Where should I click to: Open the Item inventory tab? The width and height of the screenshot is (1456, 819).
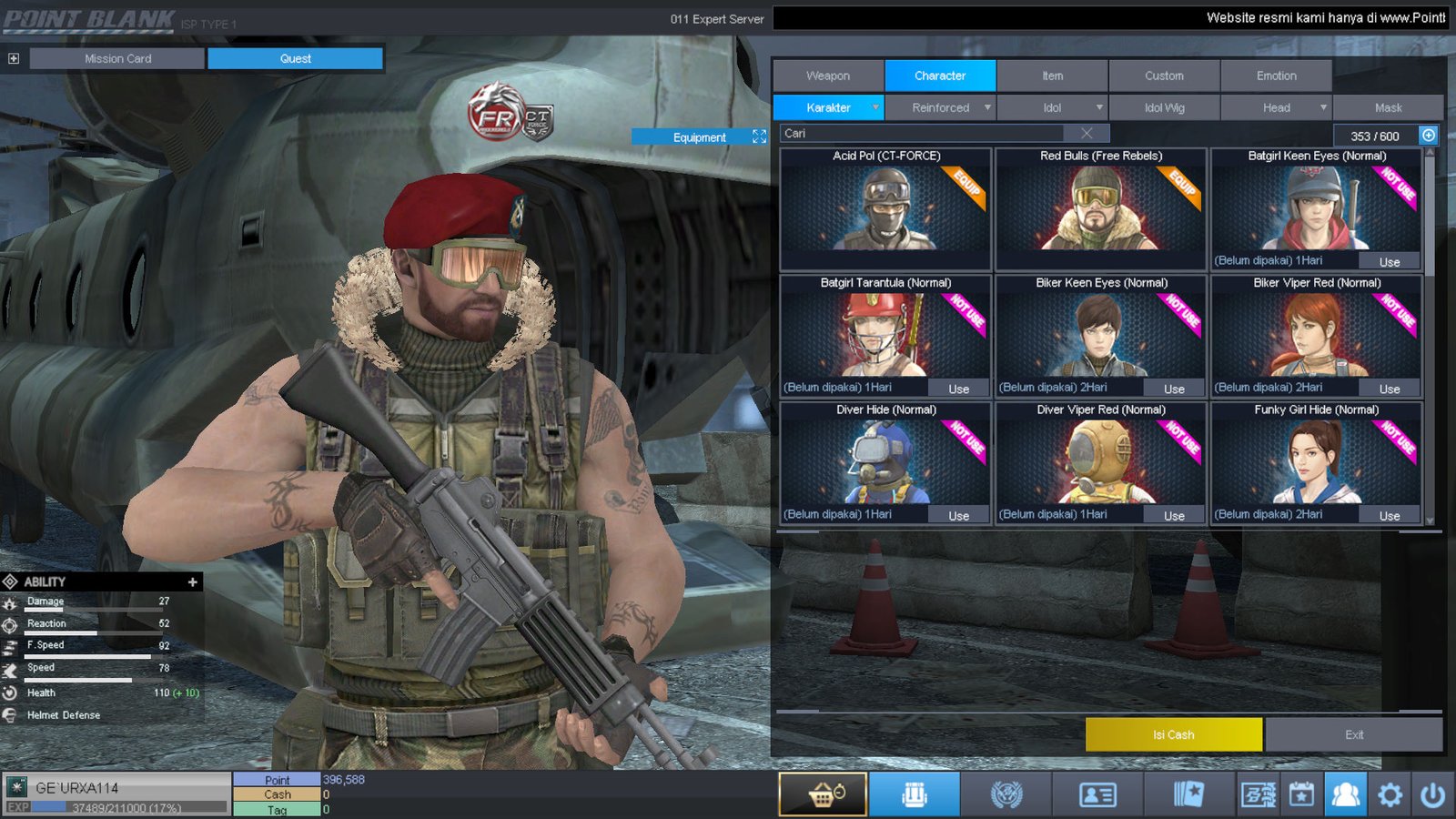pos(1052,76)
